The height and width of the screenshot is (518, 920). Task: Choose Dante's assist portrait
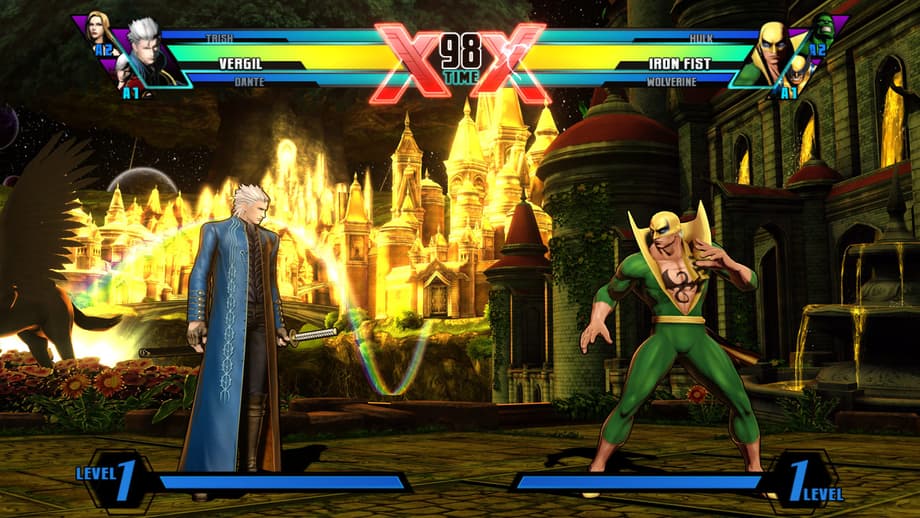[x=123, y=72]
